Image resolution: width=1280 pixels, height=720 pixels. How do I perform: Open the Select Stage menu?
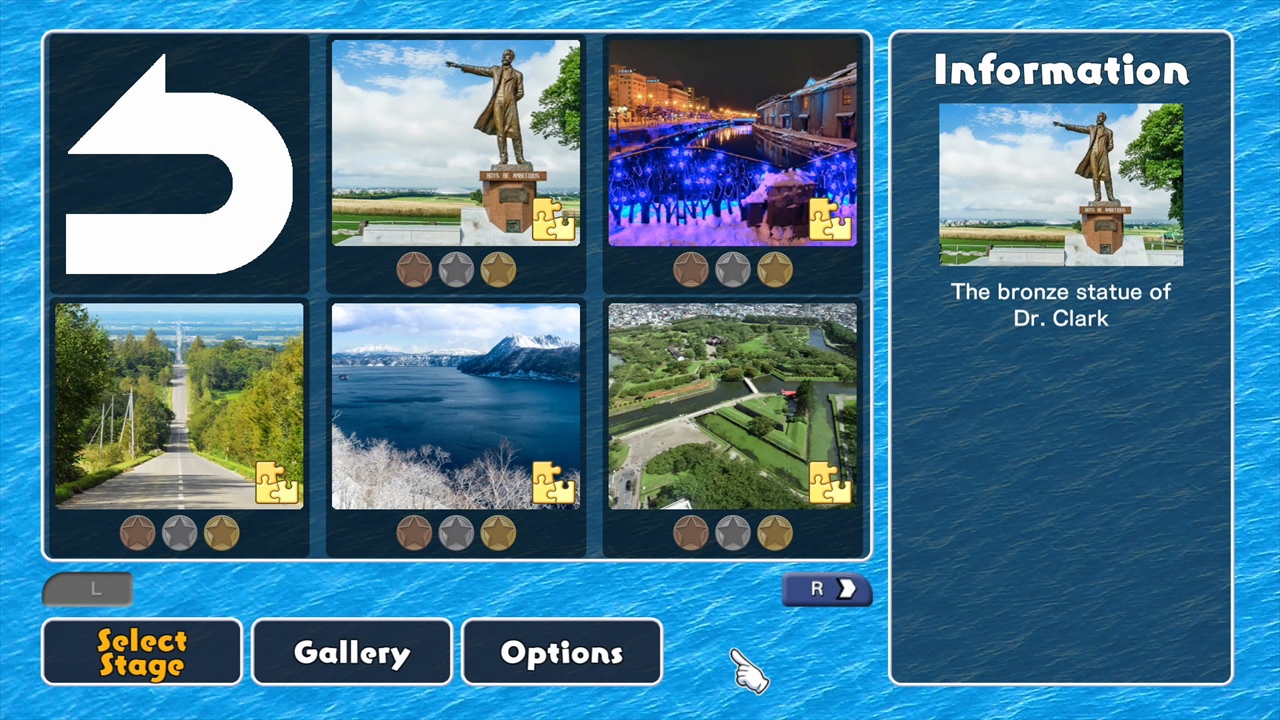[x=141, y=652]
